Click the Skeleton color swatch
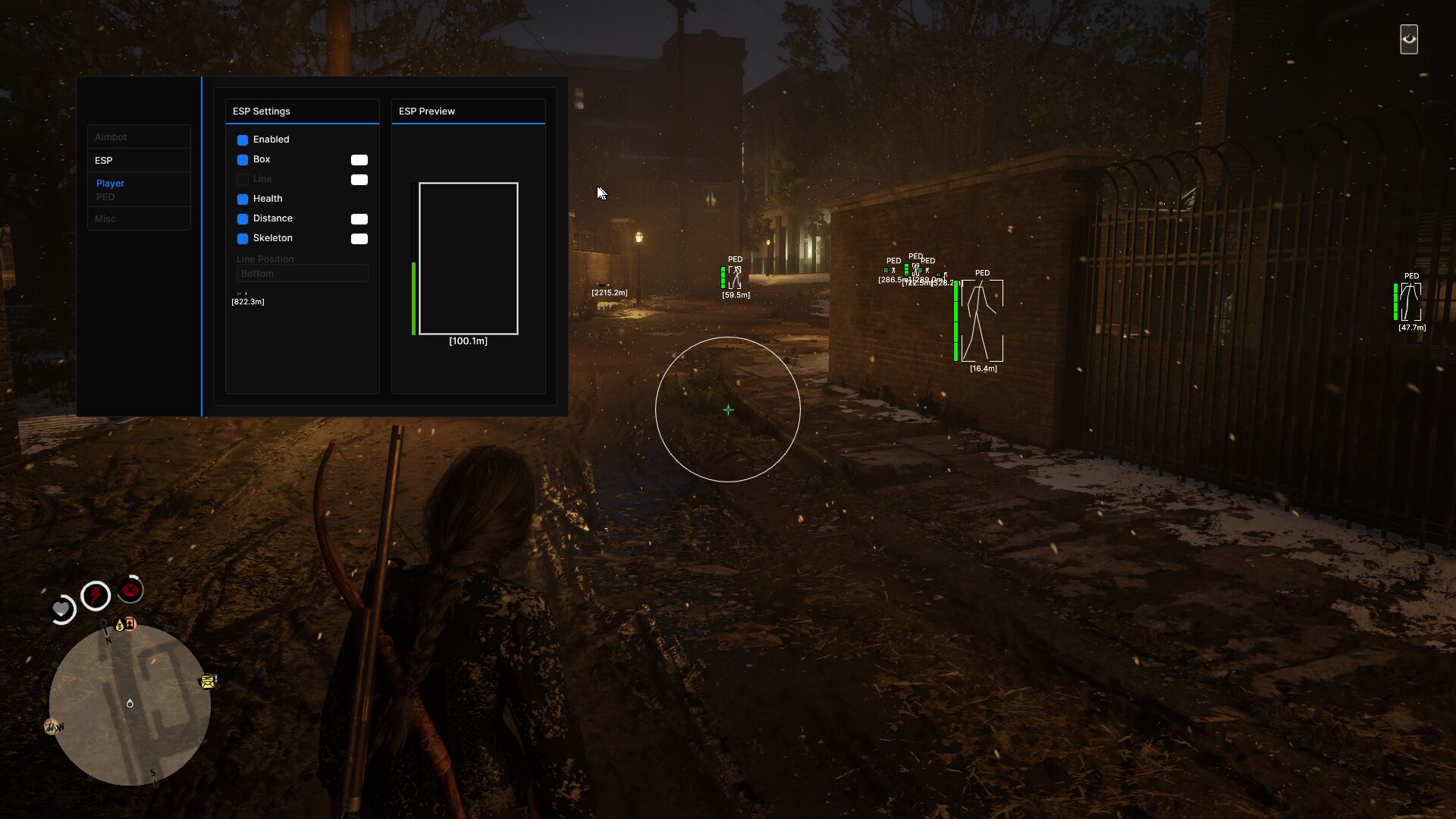Viewport: 1456px width, 819px height. 359,239
